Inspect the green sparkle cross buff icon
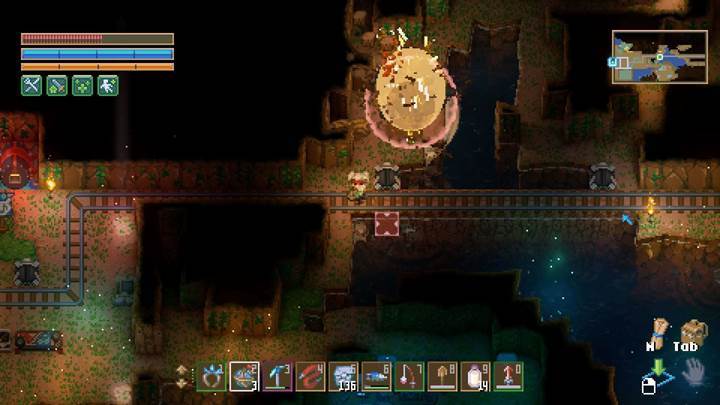720x405 pixels. [x=82, y=86]
